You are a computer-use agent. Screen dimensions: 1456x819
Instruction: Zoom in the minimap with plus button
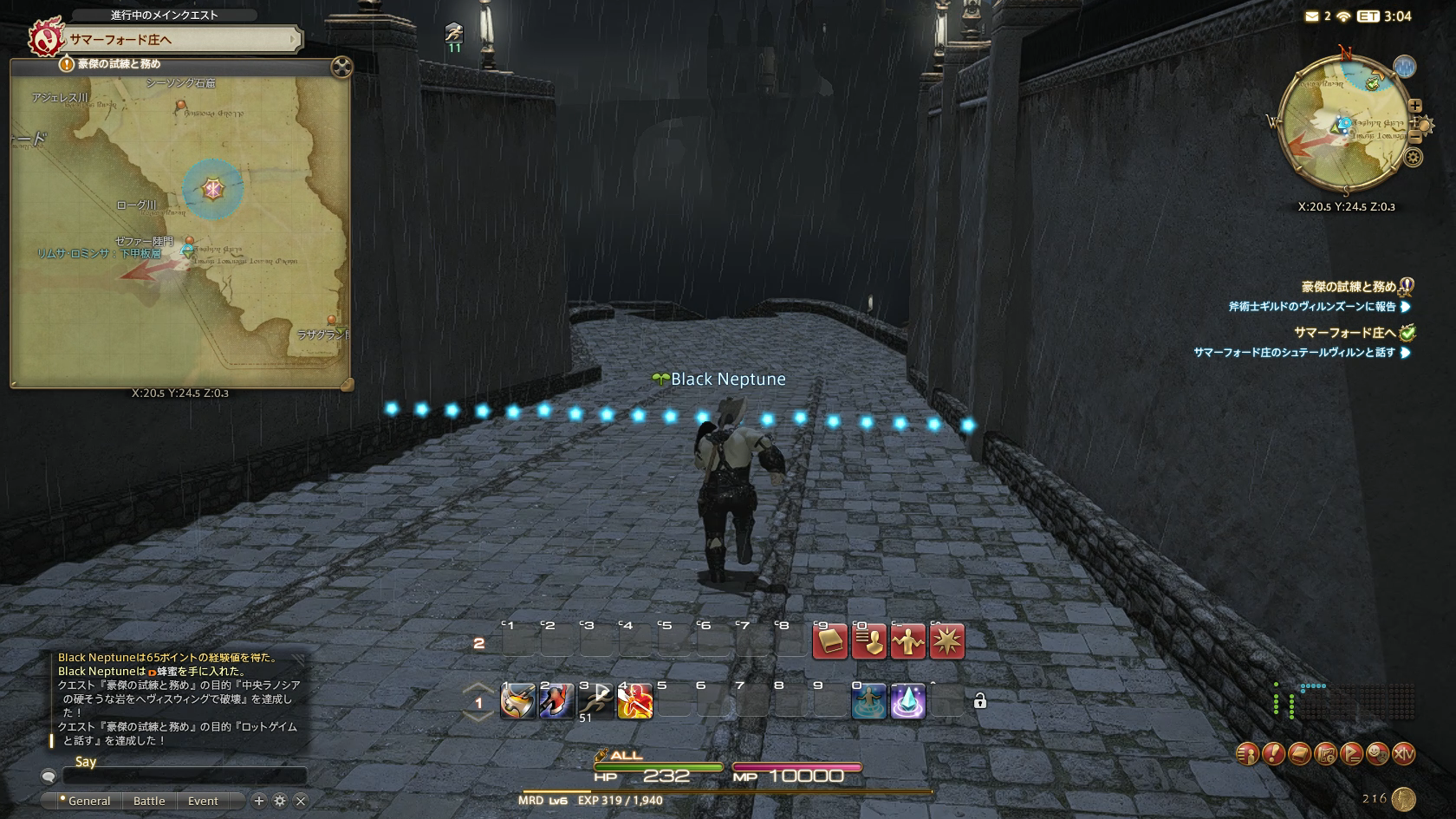coord(1415,106)
